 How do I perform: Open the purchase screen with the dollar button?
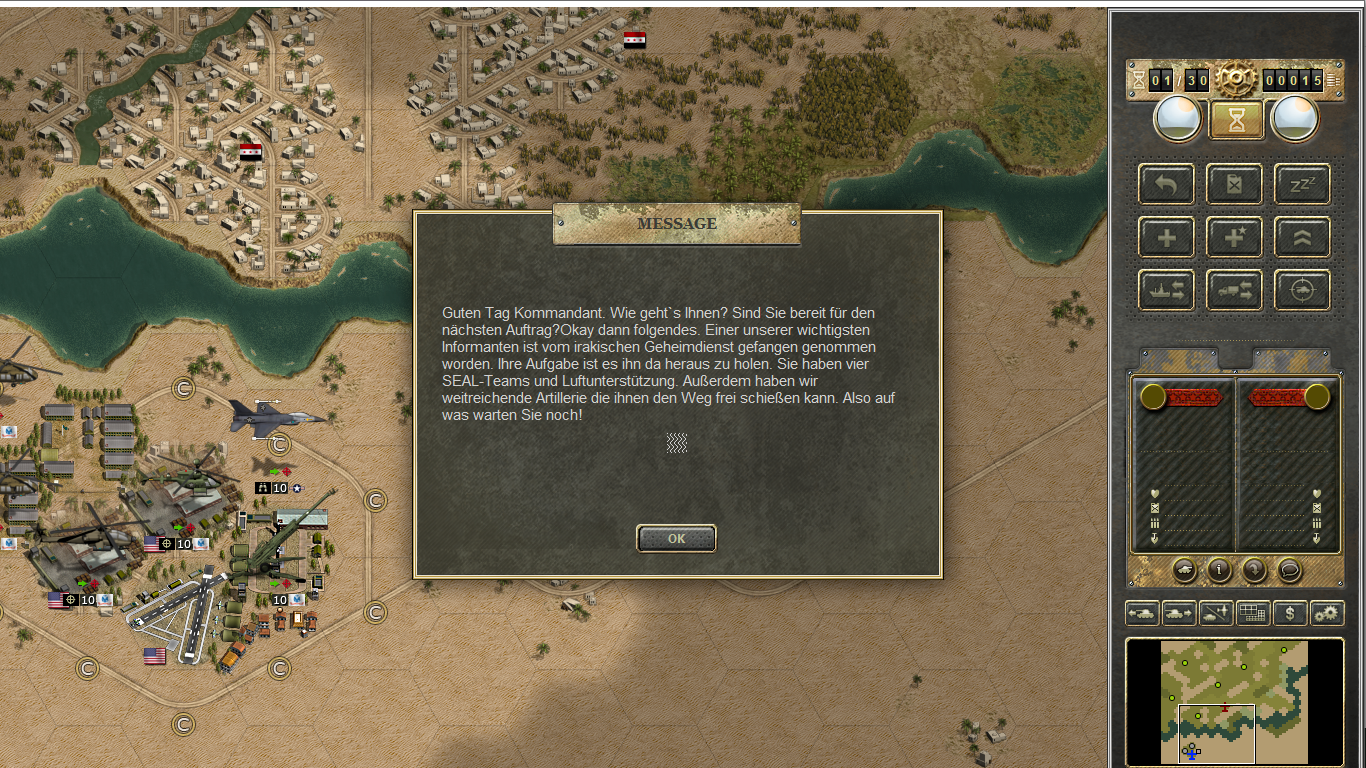click(x=1290, y=613)
